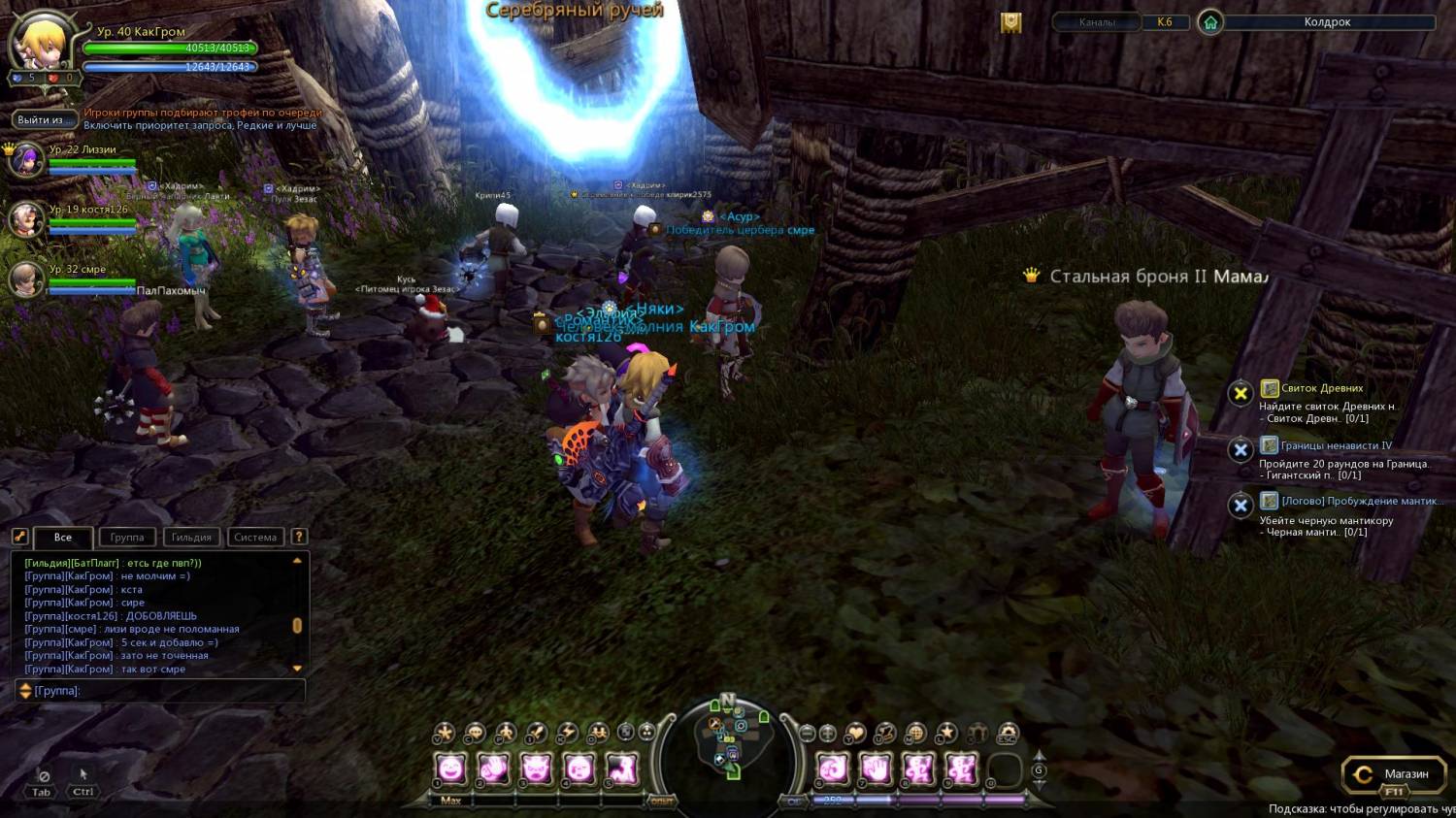Image resolution: width=1456 pixels, height=818 pixels.
Task: Click the Свиток Древних quest tracker entry
Action: [x=1322, y=388]
